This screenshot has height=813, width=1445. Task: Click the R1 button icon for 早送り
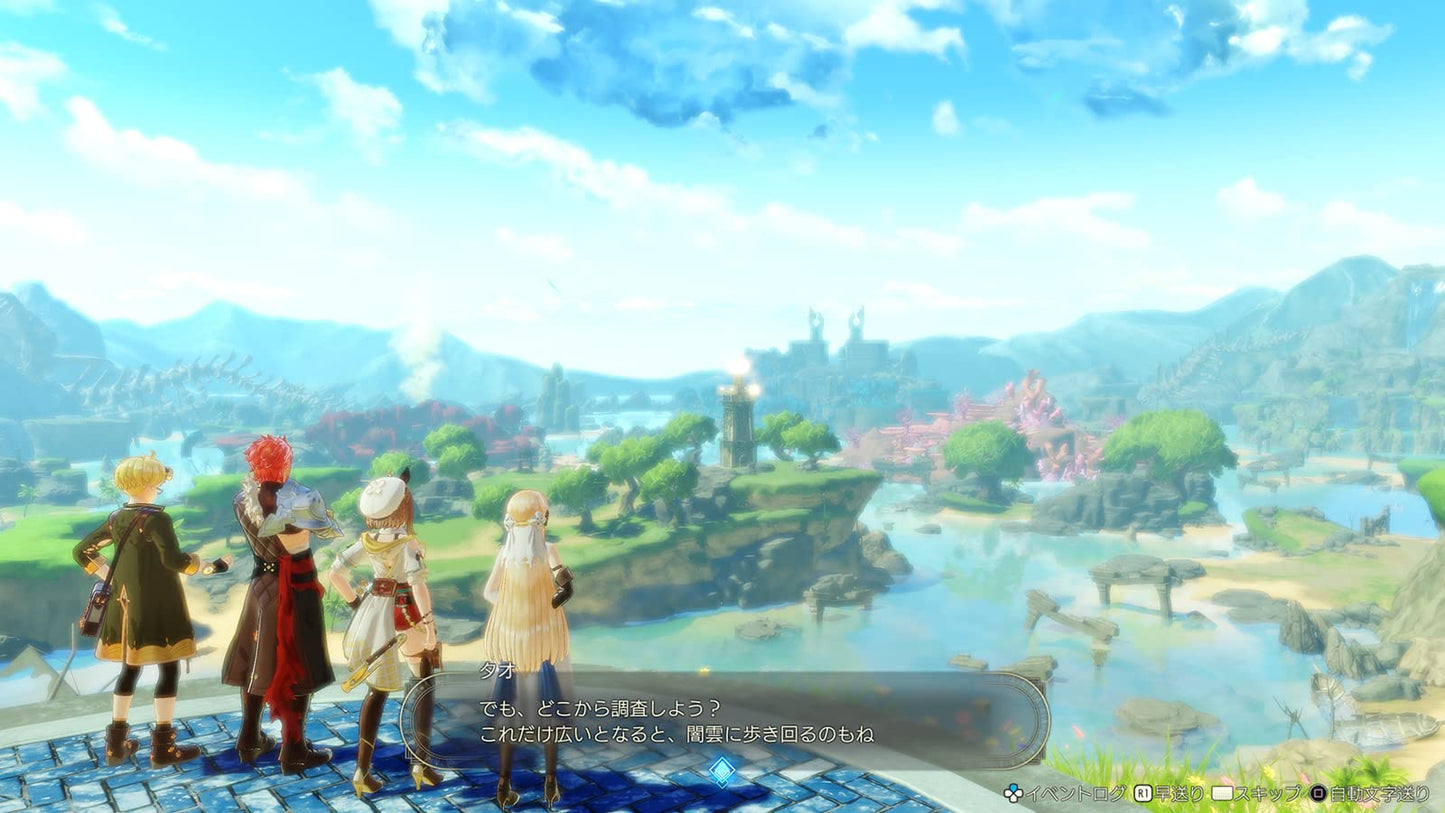tap(1143, 793)
